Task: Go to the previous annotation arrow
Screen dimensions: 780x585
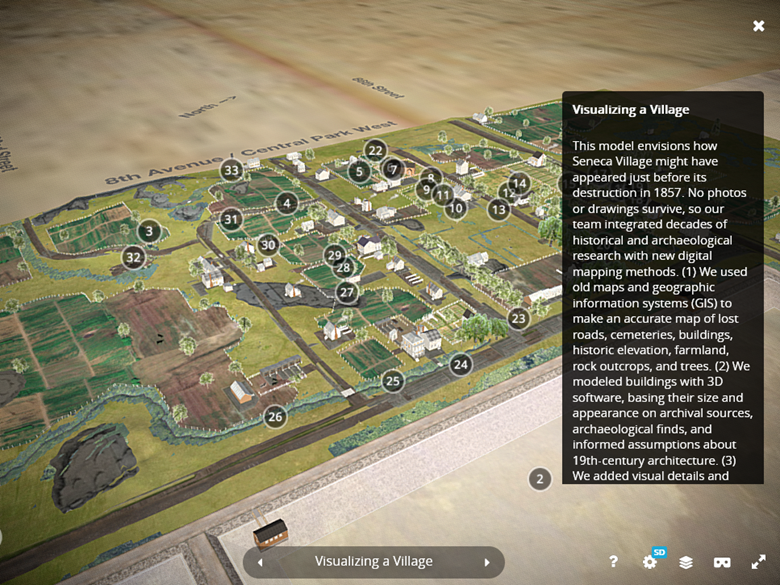Action: pyautogui.click(x=261, y=562)
